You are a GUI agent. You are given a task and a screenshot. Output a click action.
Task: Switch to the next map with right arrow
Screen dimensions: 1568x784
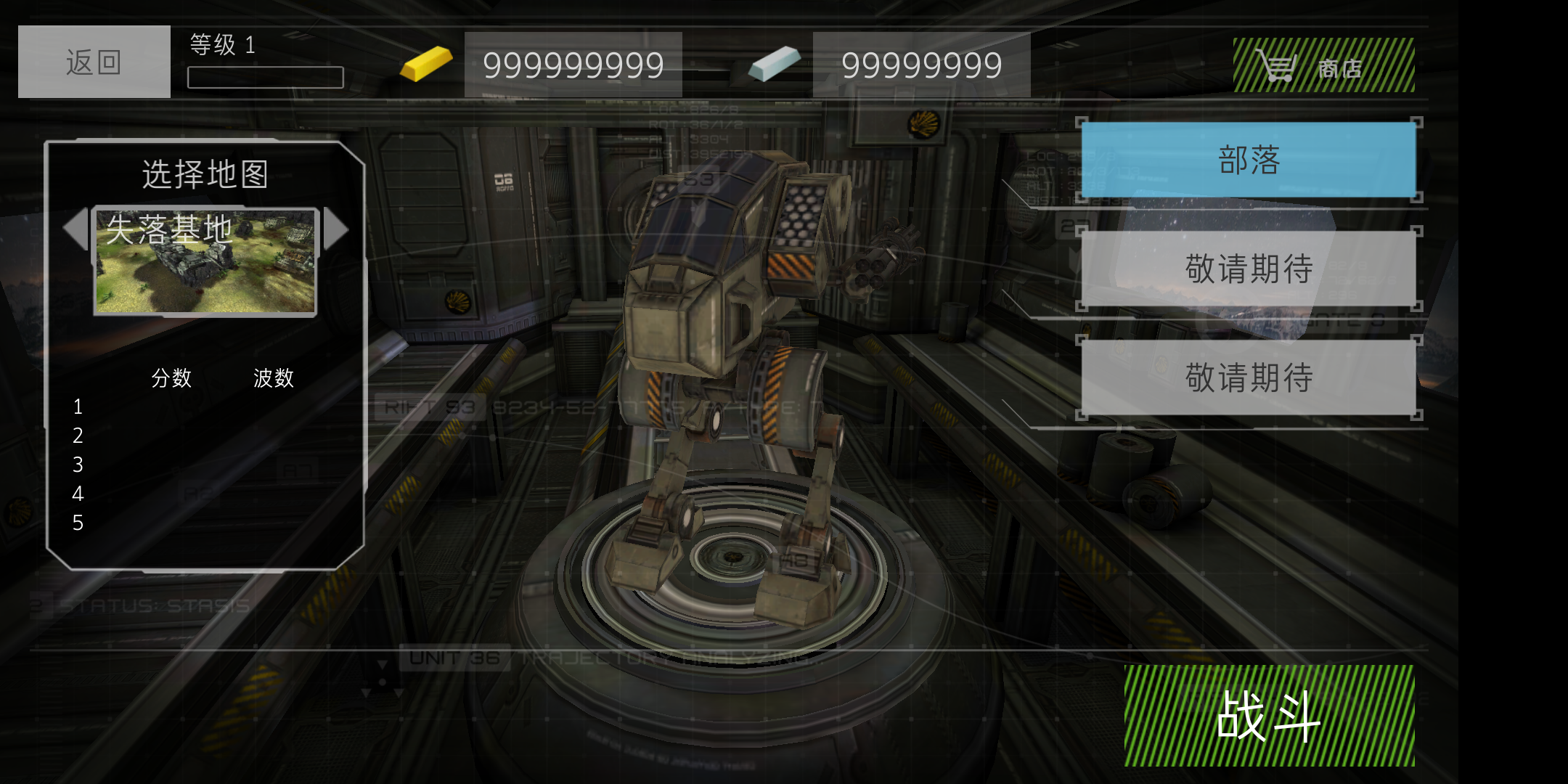click(x=335, y=229)
